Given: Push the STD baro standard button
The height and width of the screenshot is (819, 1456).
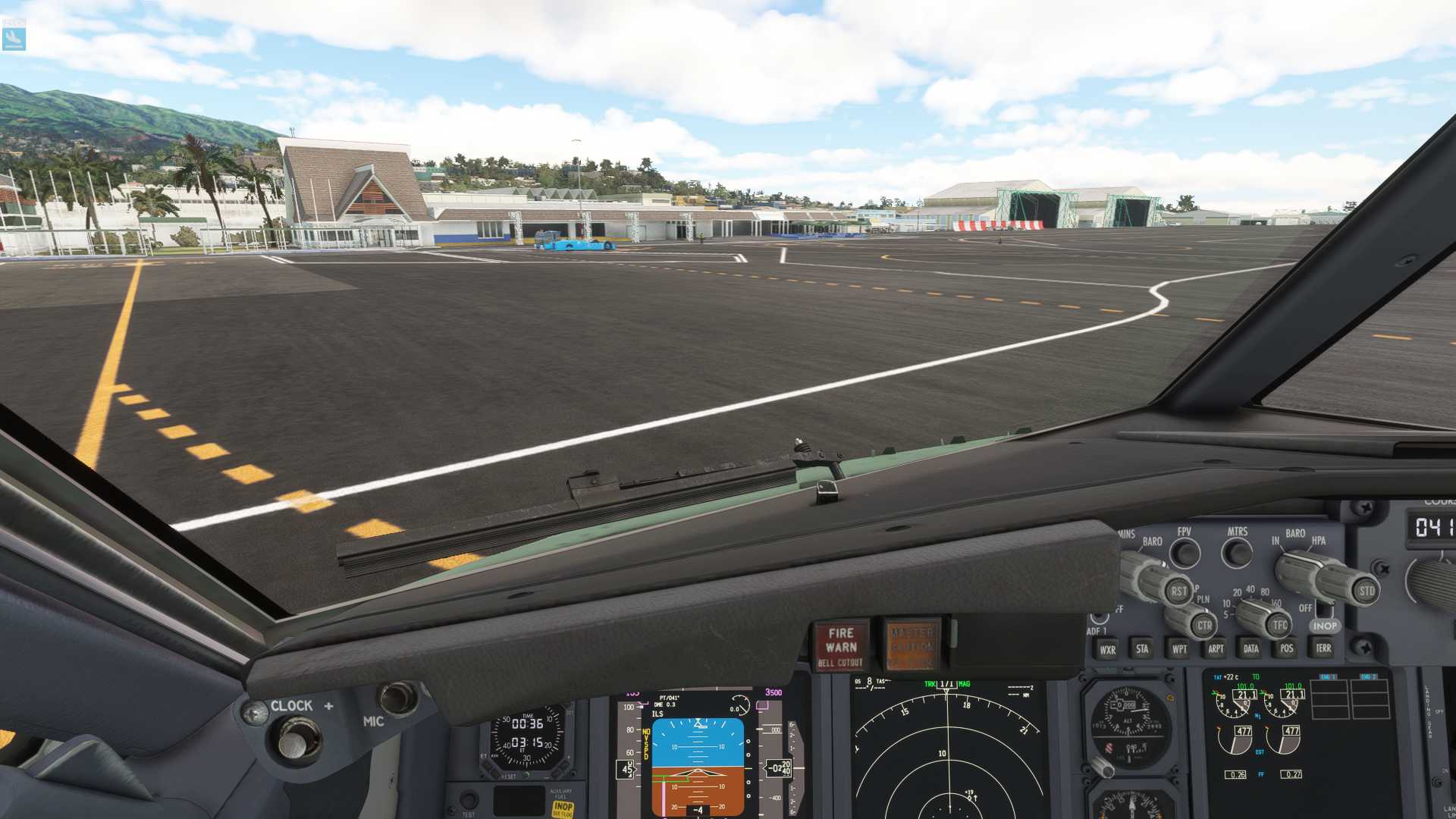Looking at the screenshot, I should 1366,591.
